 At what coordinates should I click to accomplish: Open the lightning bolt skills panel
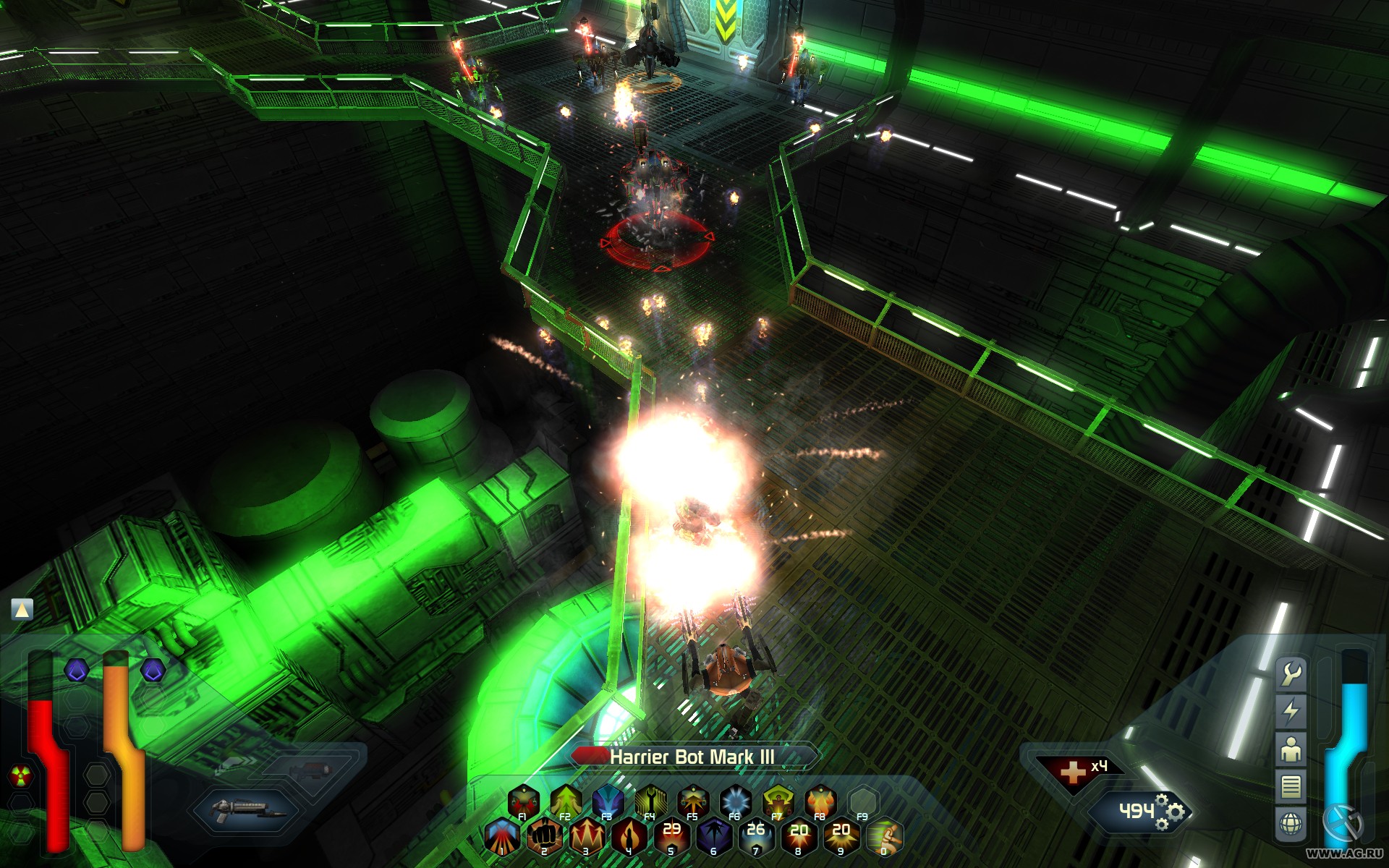click(1291, 711)
